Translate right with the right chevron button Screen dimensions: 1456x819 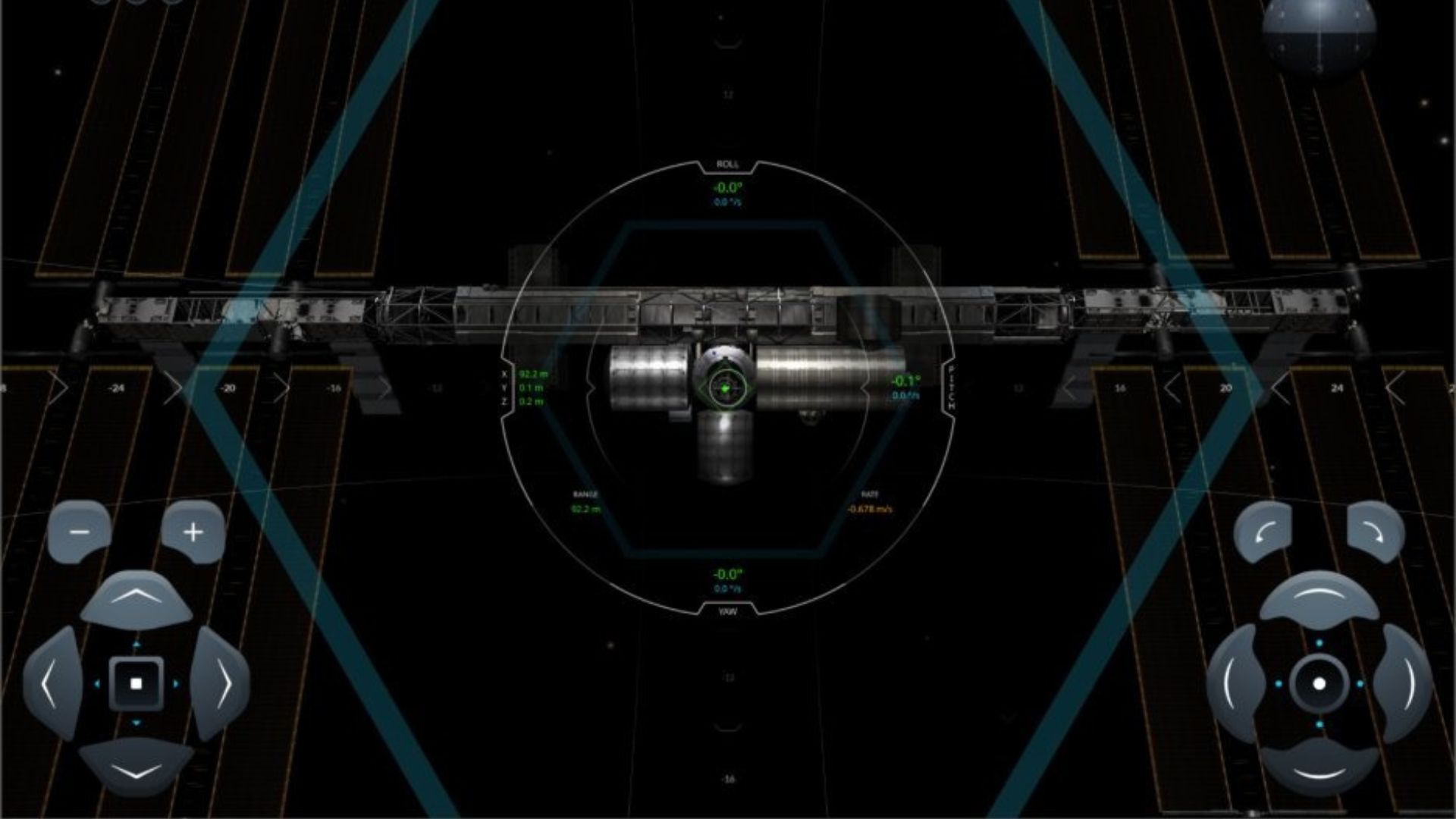[221, 684]
